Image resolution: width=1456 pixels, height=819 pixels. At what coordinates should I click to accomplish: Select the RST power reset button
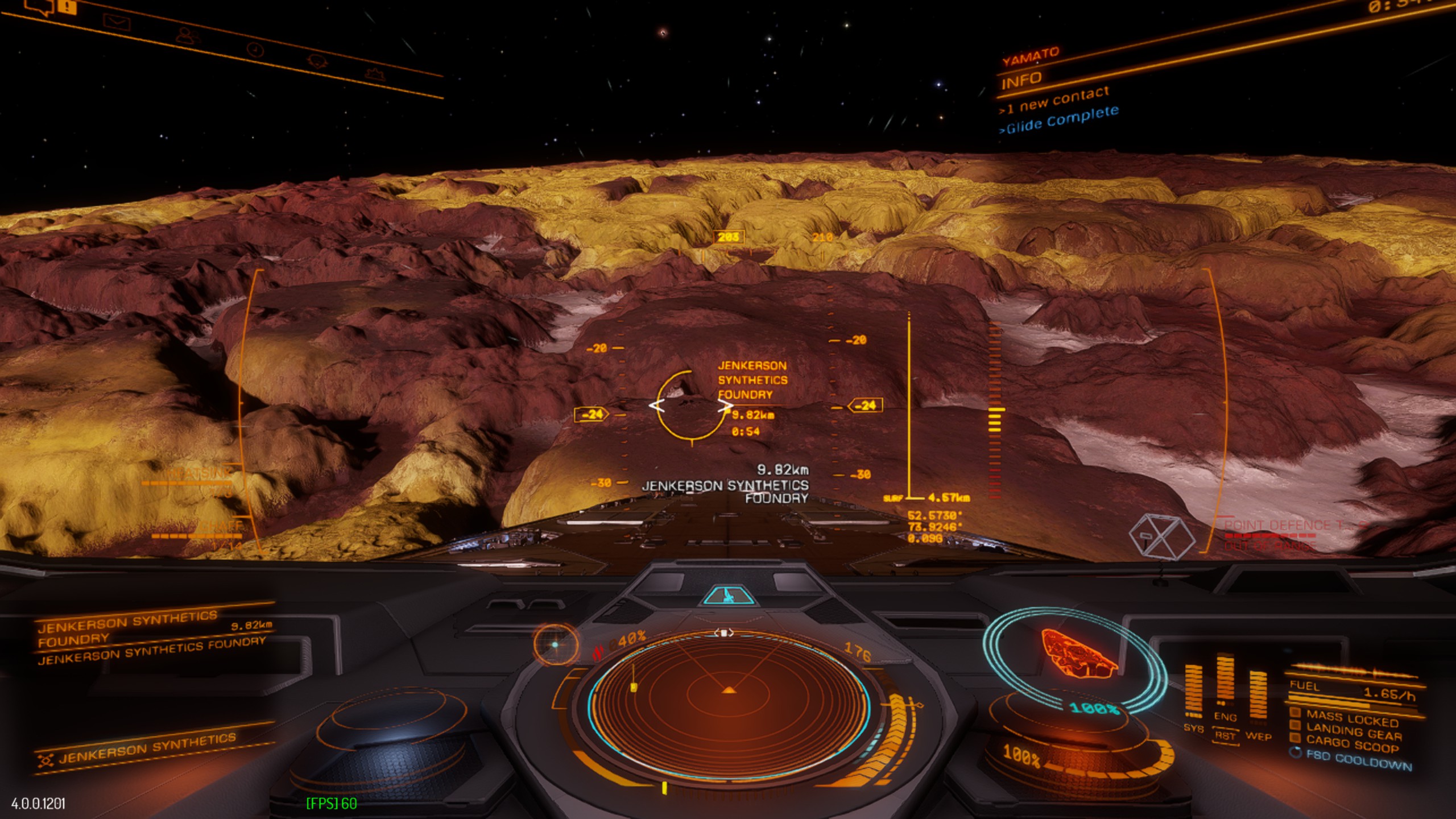[x=1225, y=736]
